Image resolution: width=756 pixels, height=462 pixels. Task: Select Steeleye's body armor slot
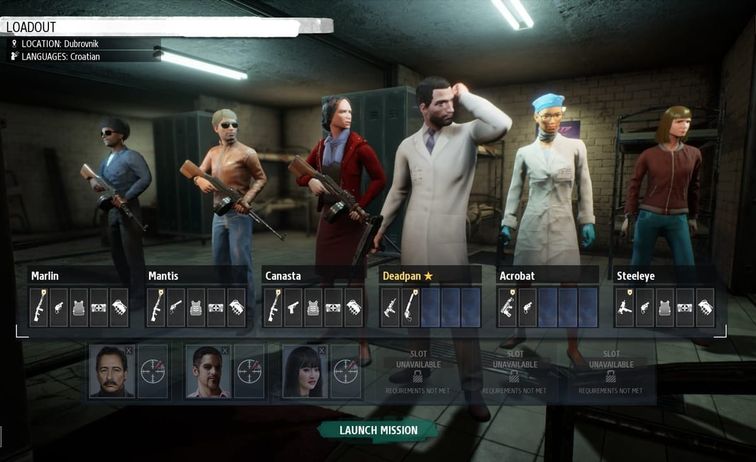[x=665, y=308]
